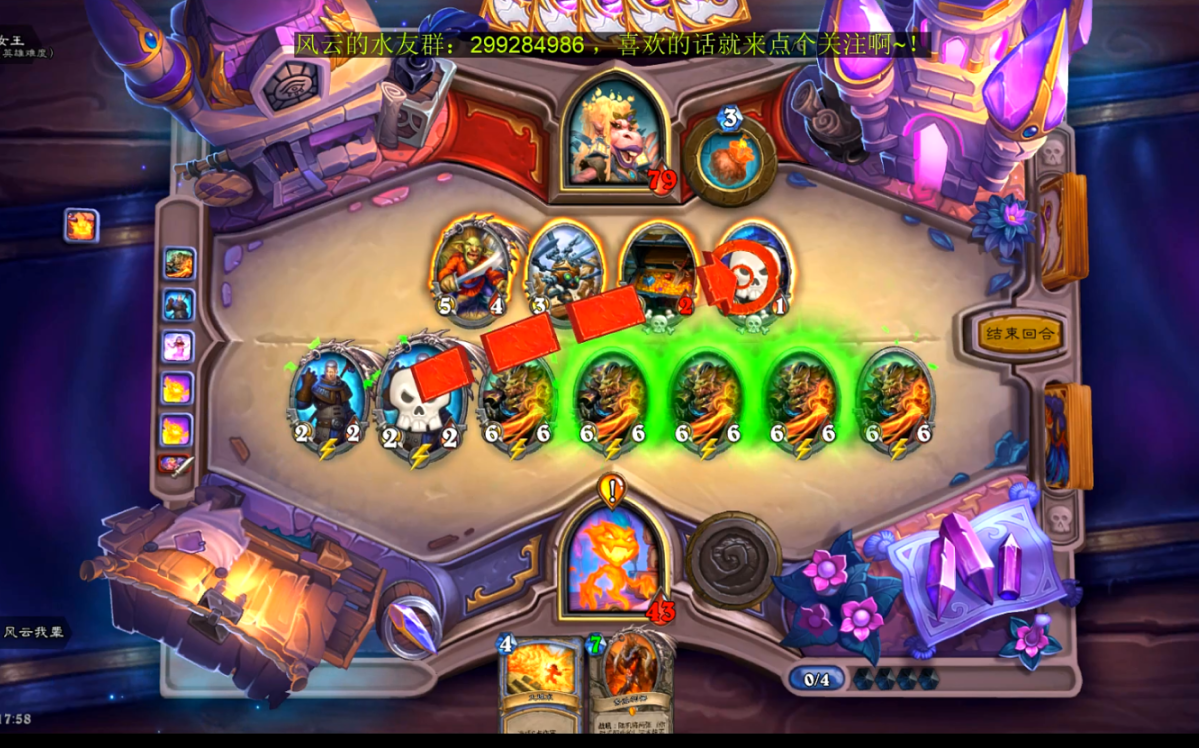Inspect the bottom history tile with sword
Viewport: 1199px width, 748px height.
pyautogui.click(x=176, y=465)
